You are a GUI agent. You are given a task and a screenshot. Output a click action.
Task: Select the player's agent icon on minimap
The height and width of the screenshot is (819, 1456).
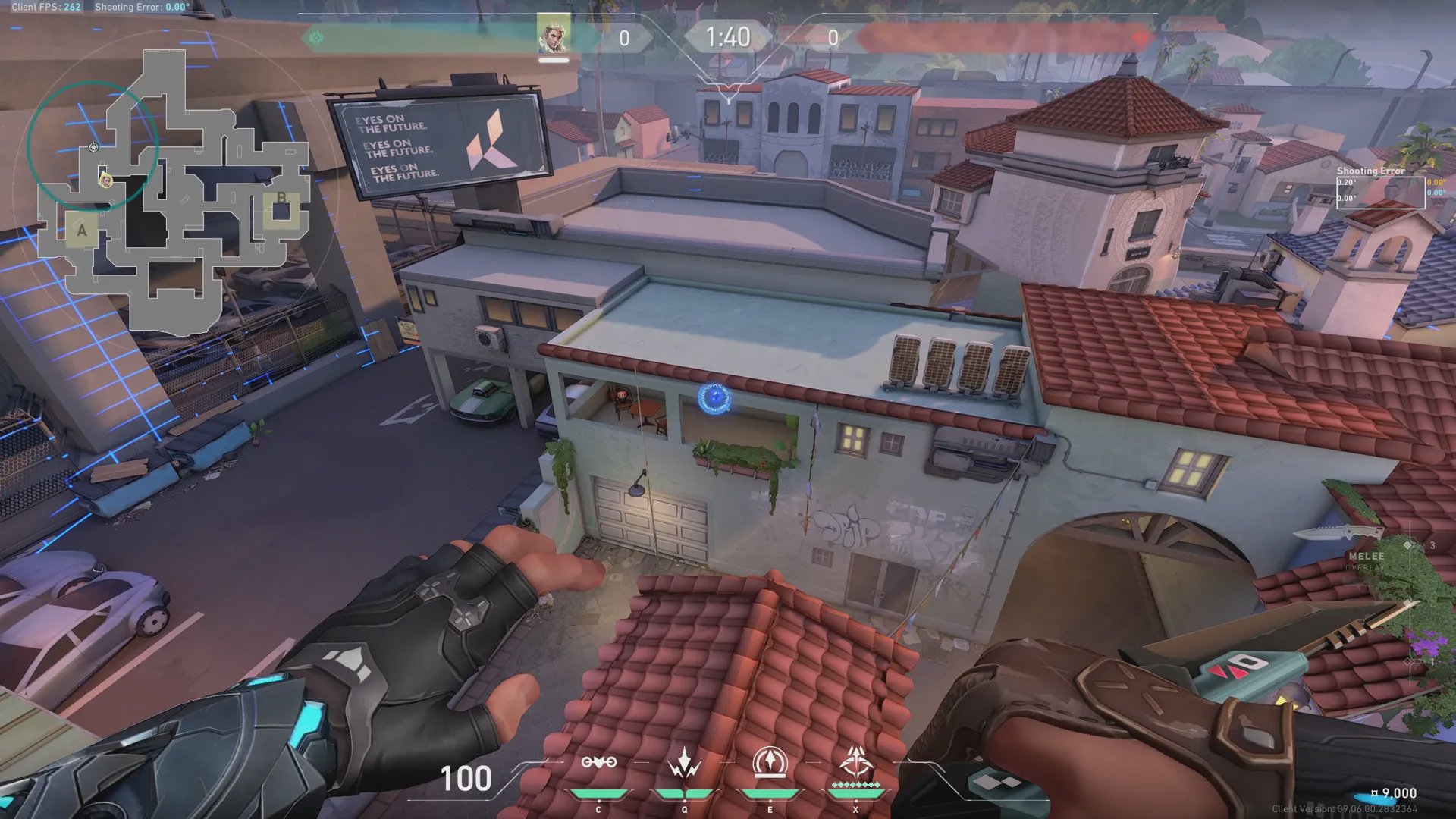click(x=107, y=180)
